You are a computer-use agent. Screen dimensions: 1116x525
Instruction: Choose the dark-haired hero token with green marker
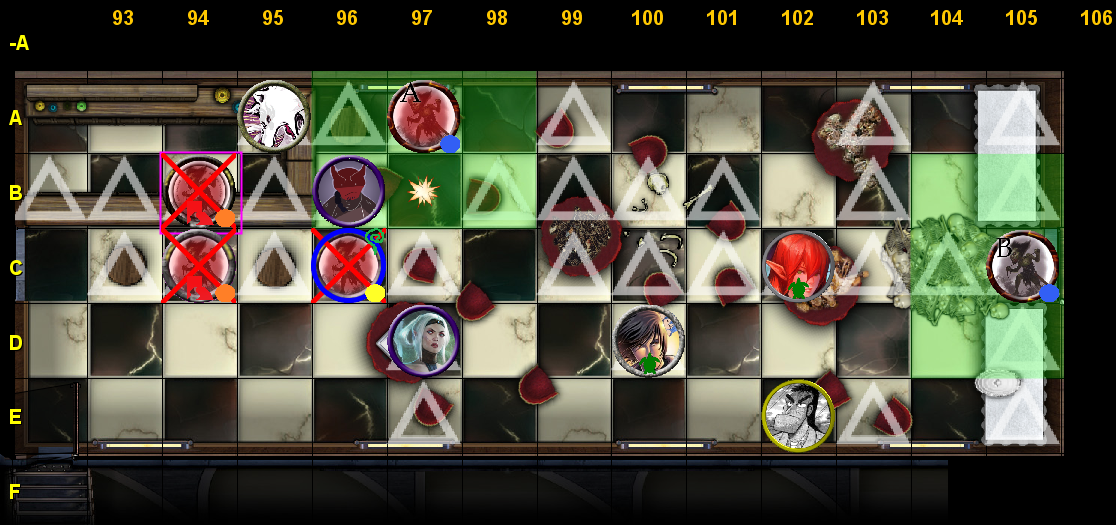(x=649, y=341)
